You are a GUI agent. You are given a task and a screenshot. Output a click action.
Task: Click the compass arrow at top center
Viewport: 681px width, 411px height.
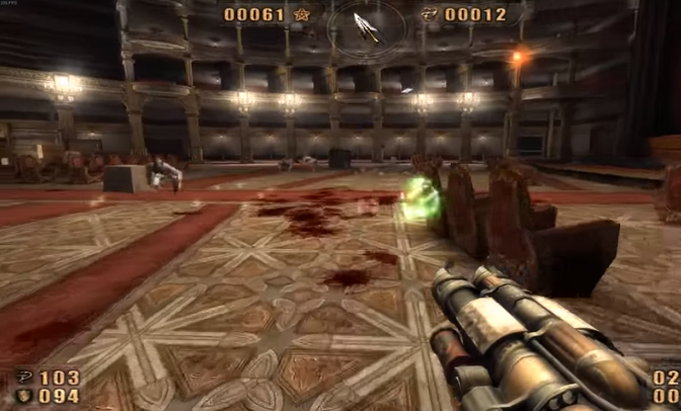368,26
